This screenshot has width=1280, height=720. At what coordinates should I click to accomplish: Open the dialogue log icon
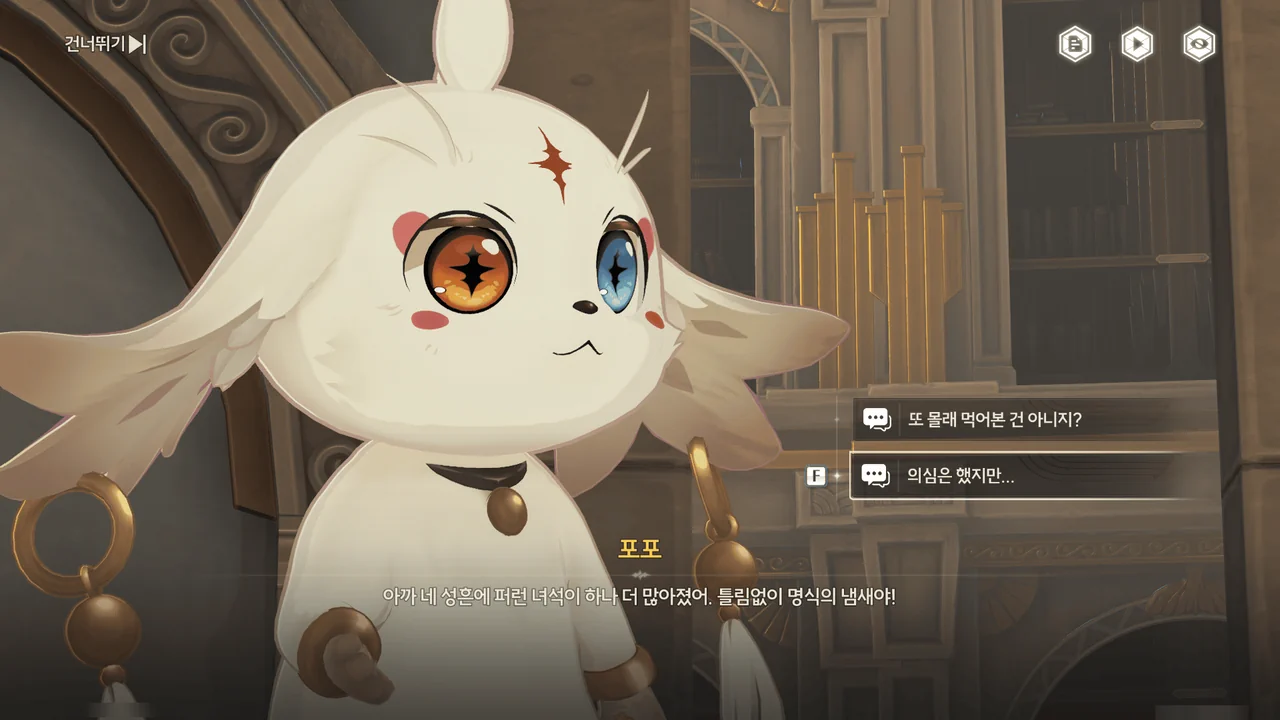[1075, 44]
